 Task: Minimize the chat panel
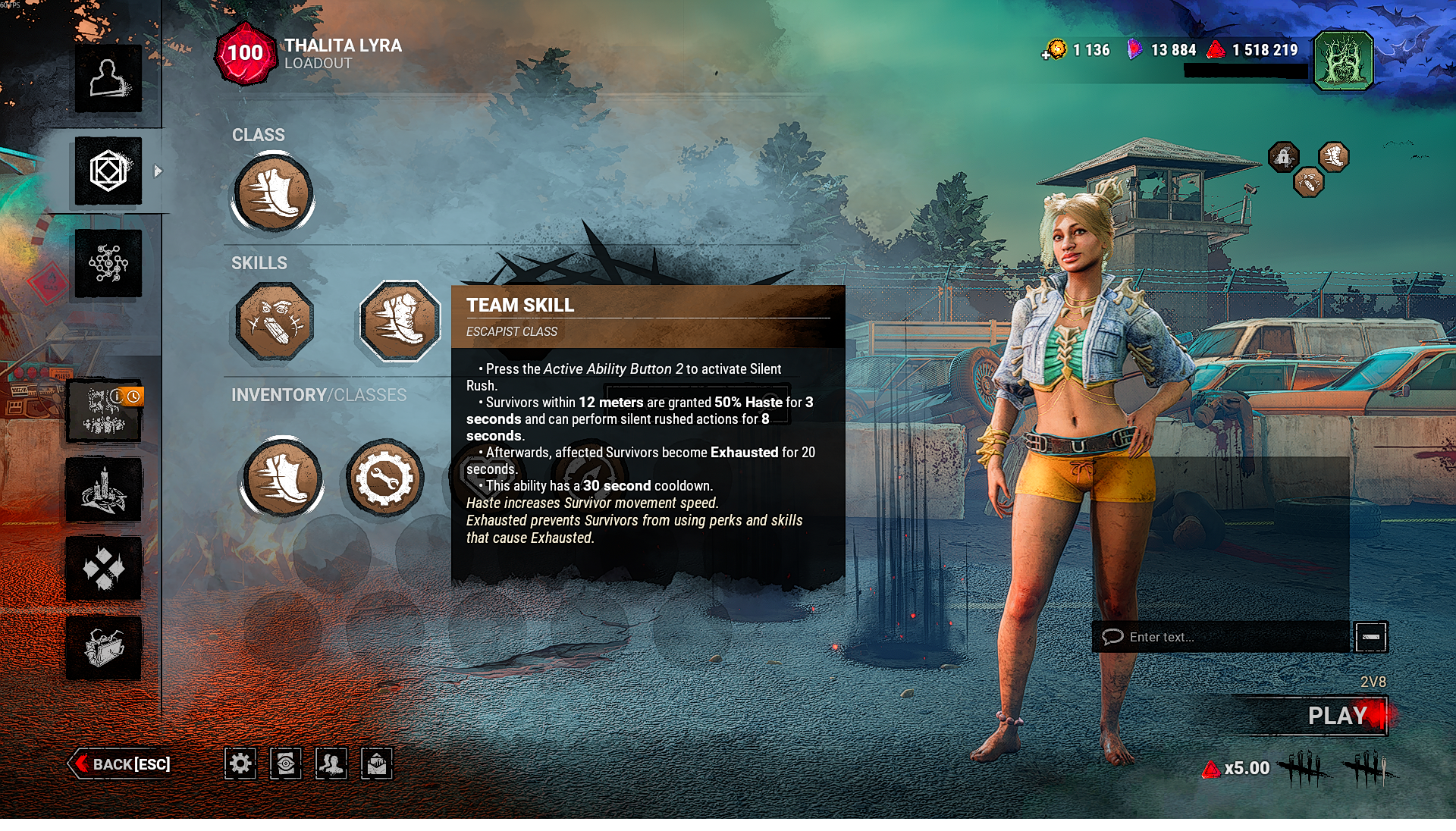[x=1370, y=637]
